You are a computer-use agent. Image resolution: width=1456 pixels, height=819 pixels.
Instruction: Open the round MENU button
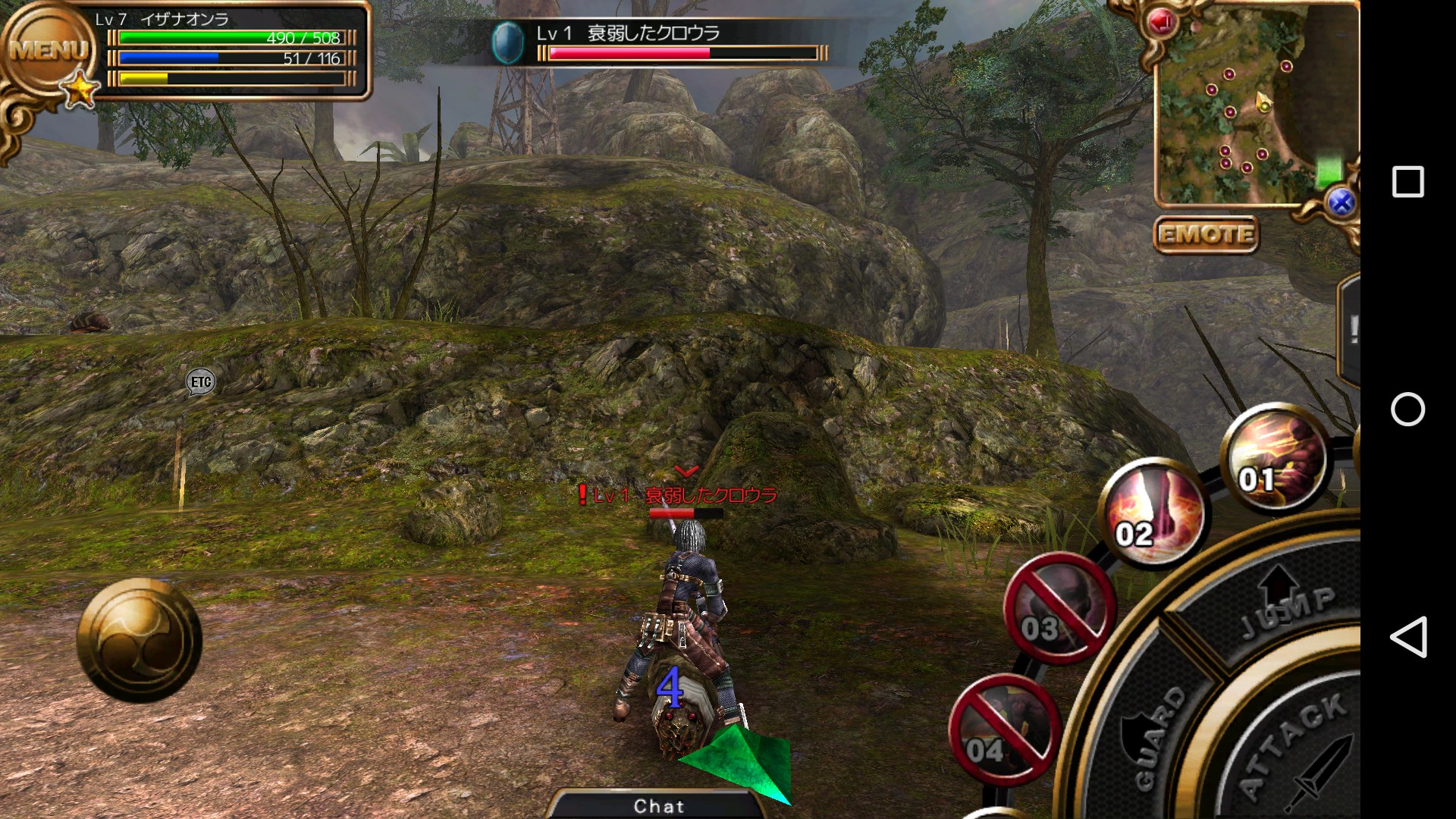tap(47, 52)
